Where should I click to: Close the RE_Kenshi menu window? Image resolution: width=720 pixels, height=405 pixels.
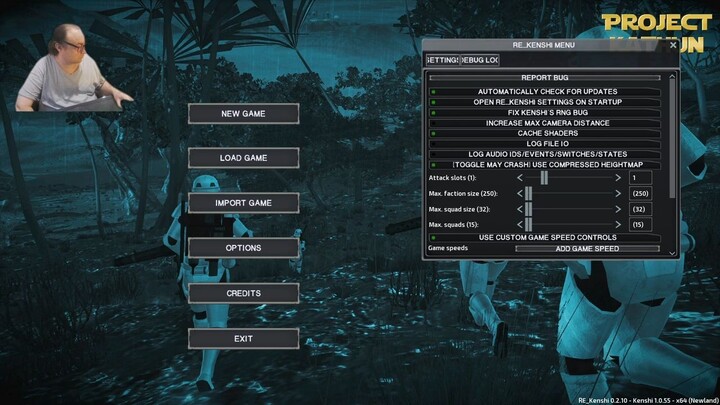(672, 45)
